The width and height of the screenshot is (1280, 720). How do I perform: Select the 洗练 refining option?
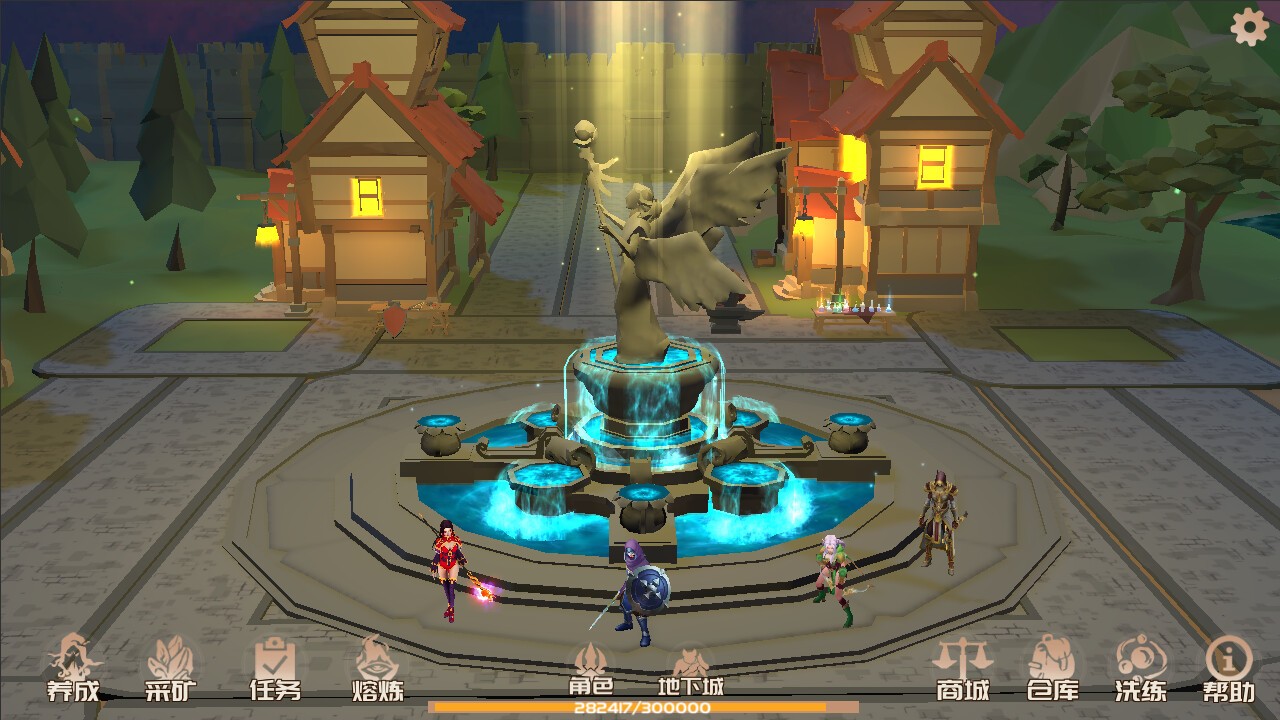coord(1140,668)
